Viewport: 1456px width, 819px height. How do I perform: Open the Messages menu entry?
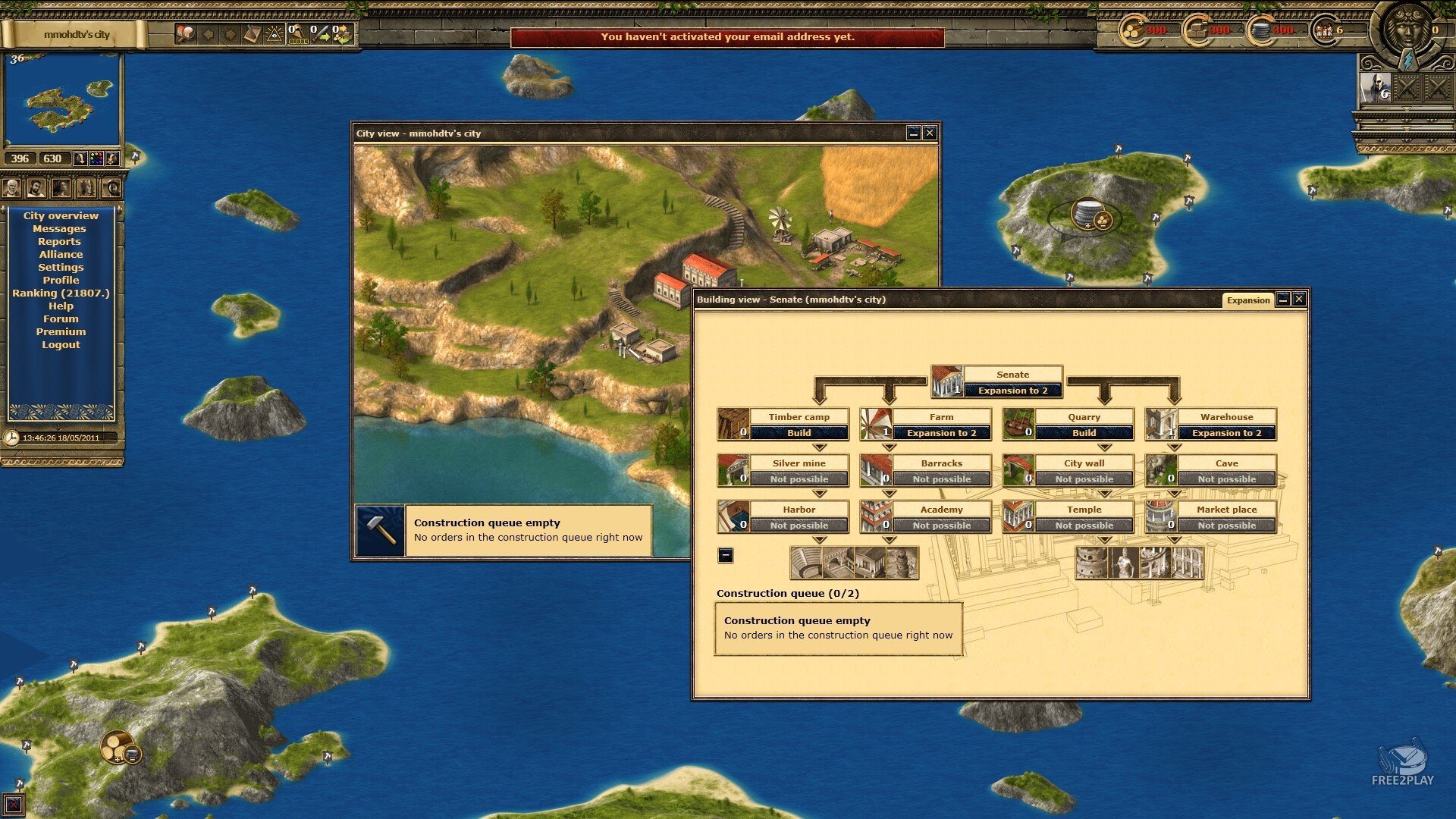click(59, 229)
